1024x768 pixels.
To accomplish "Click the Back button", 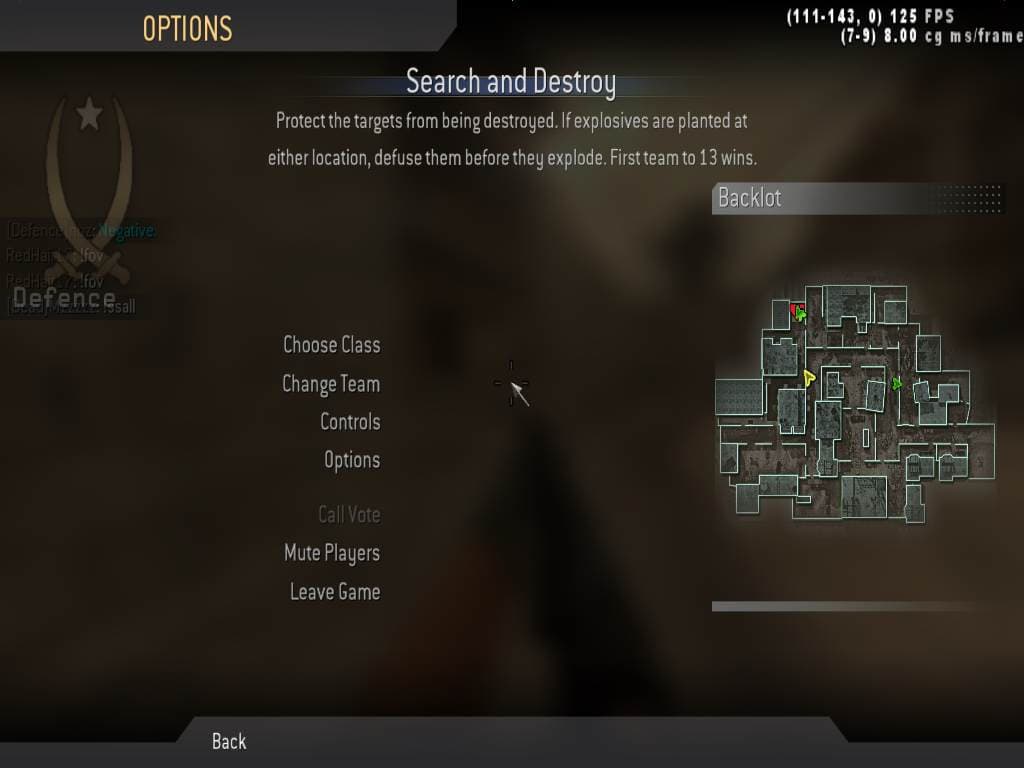I will [229, 741].
